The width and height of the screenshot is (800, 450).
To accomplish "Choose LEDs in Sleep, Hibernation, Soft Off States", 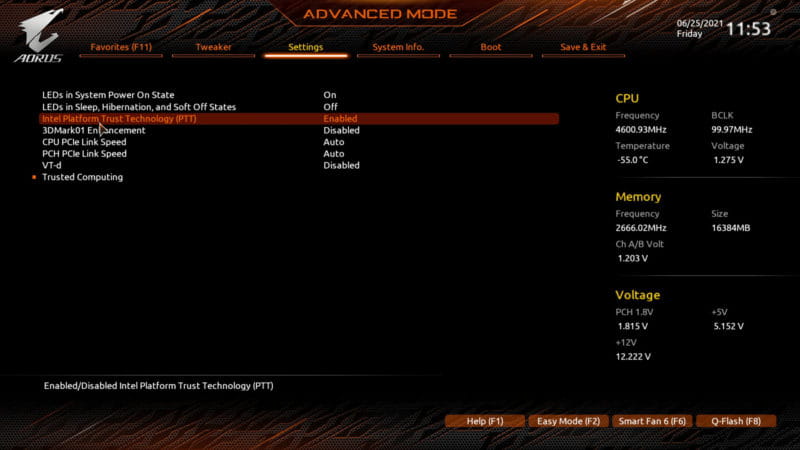I will tap(139, 107).
